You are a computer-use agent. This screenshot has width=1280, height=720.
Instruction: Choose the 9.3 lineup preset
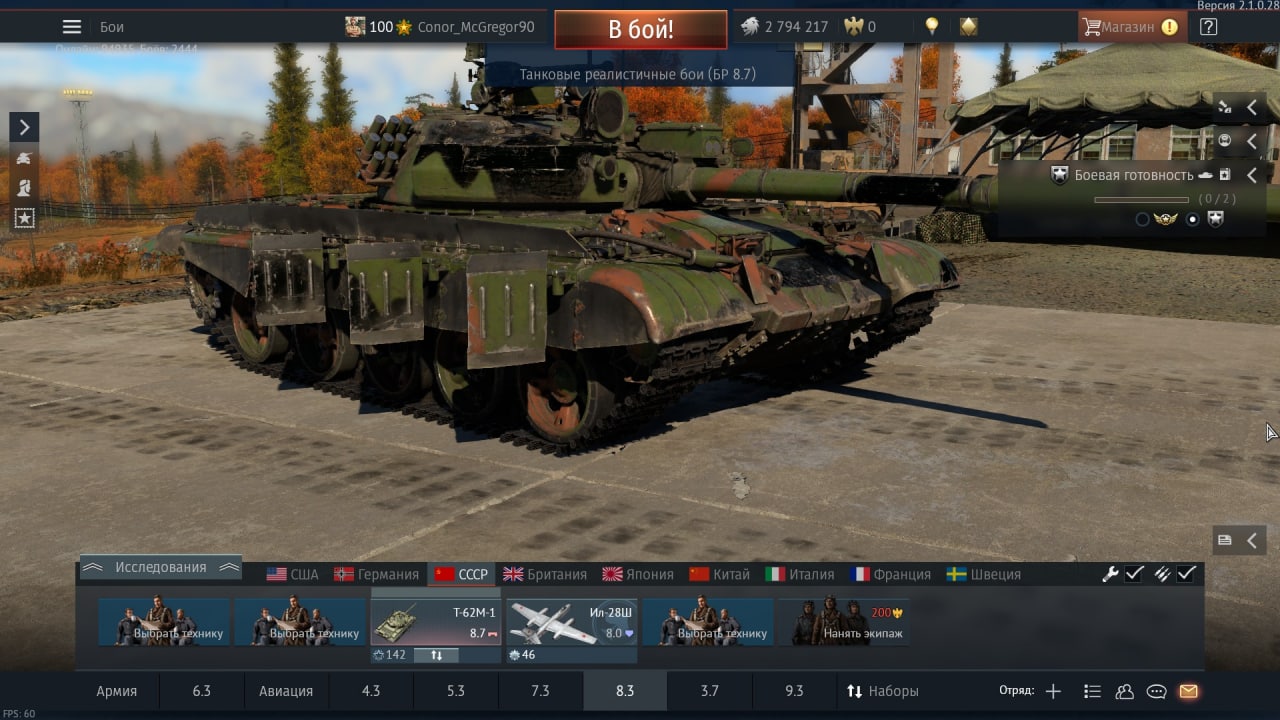tap(794, 691)
